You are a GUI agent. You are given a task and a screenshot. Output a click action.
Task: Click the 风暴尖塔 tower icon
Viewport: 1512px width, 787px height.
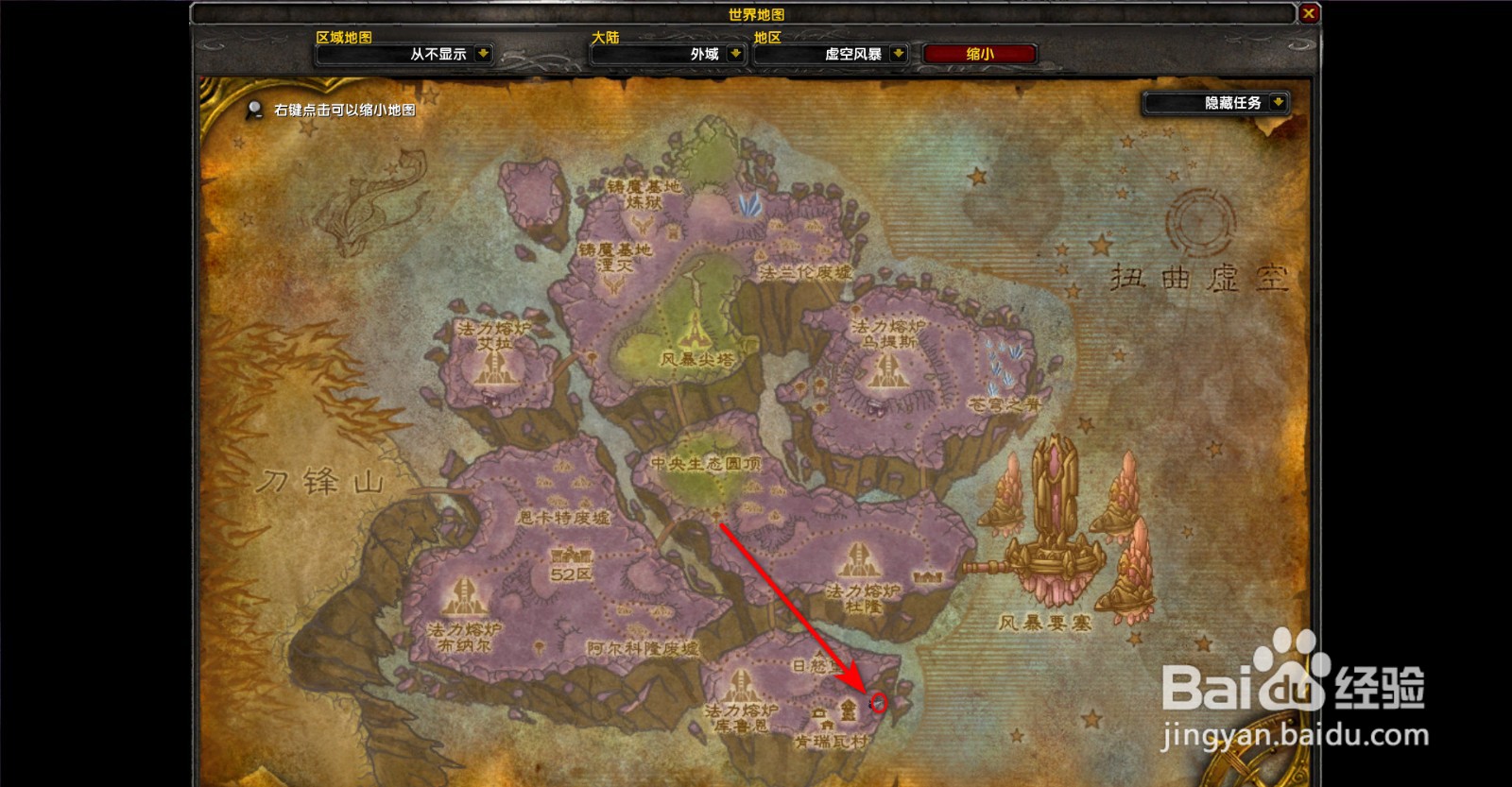pos(695,331)
